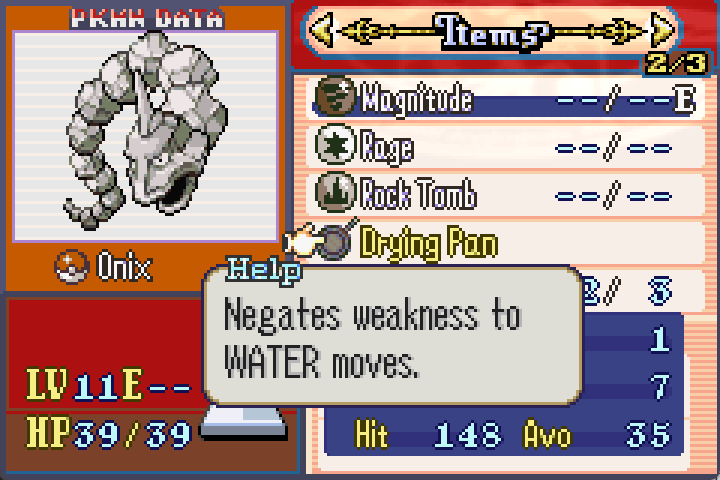Click the Onix portrait
Viewport: 720px width, 480px height.
click(144, 137)
